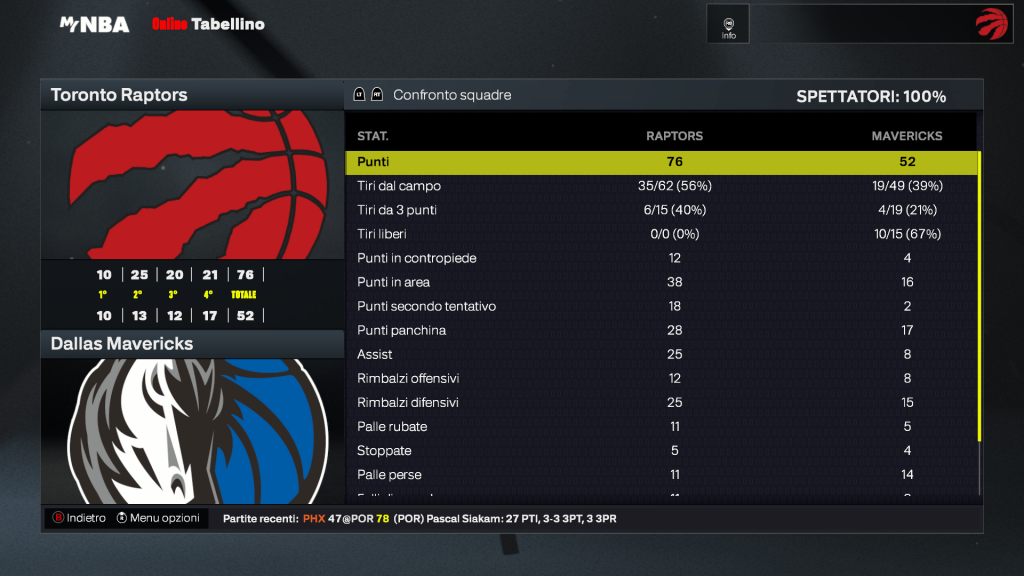This screenshot has width=1024, height=576.
Task: Highlight the Palle perse row
Action: (660, 474)
